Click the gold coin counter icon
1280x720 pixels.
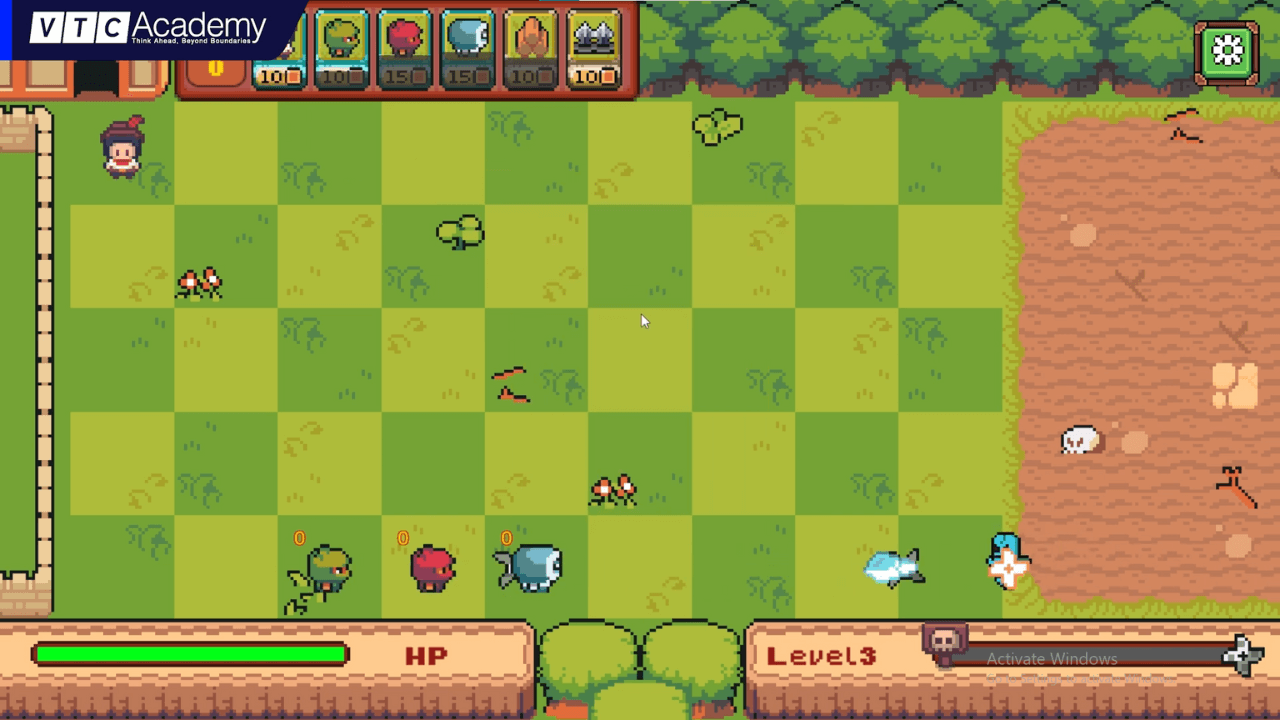click(x=217, y=70)
